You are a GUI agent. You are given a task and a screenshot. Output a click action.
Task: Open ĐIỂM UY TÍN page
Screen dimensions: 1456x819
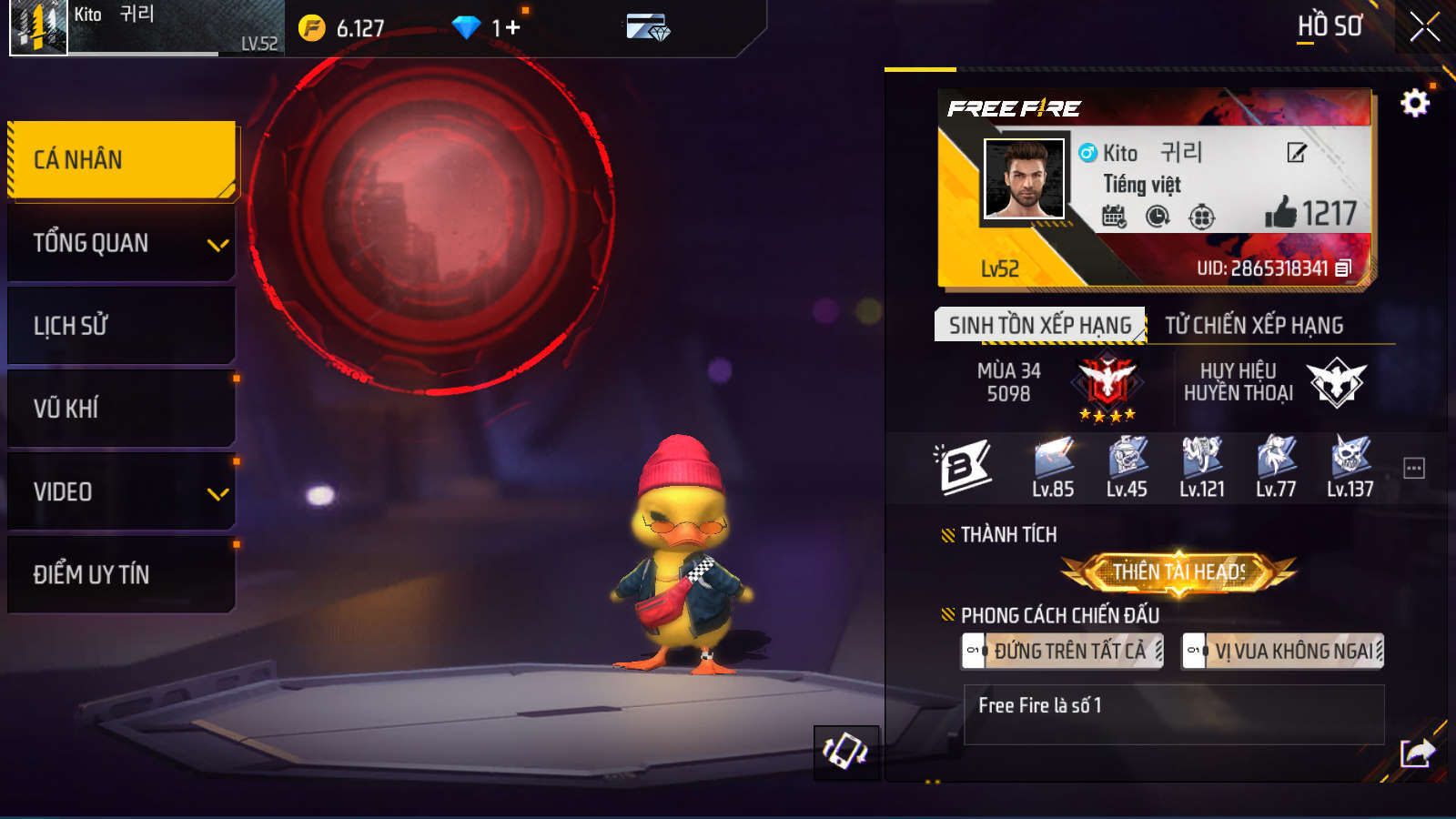pos(122,574)
